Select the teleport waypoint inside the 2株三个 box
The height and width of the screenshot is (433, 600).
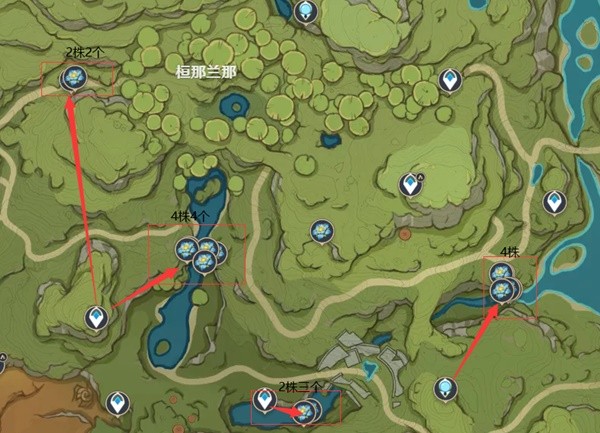[264, 400]
